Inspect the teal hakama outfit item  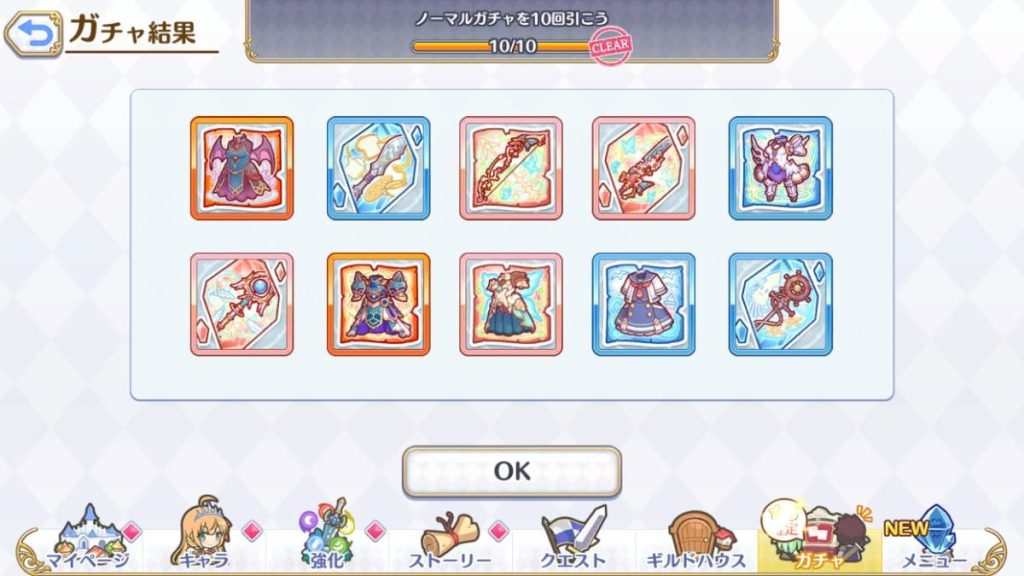511,304
